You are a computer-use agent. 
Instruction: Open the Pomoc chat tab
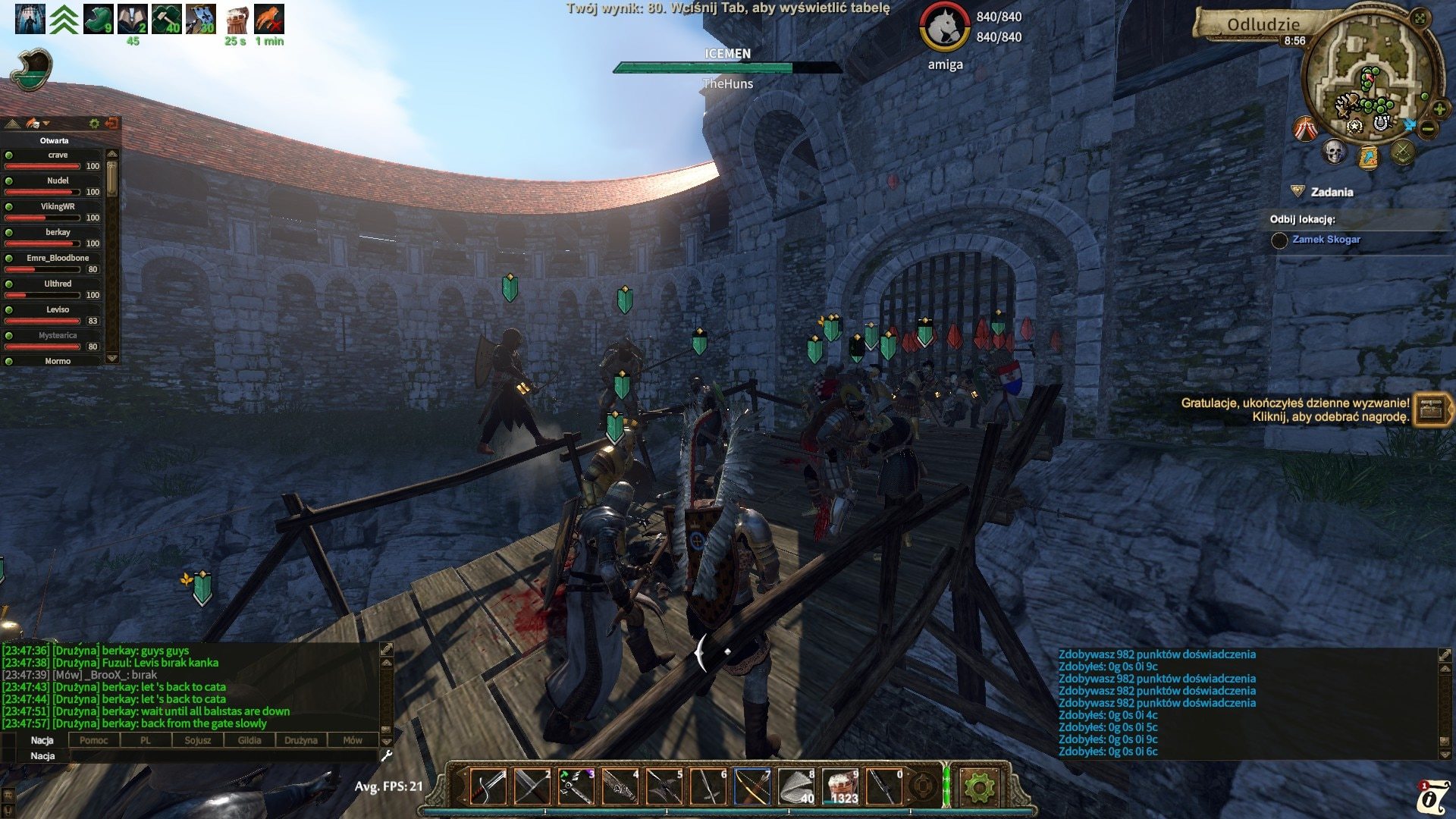94,740
